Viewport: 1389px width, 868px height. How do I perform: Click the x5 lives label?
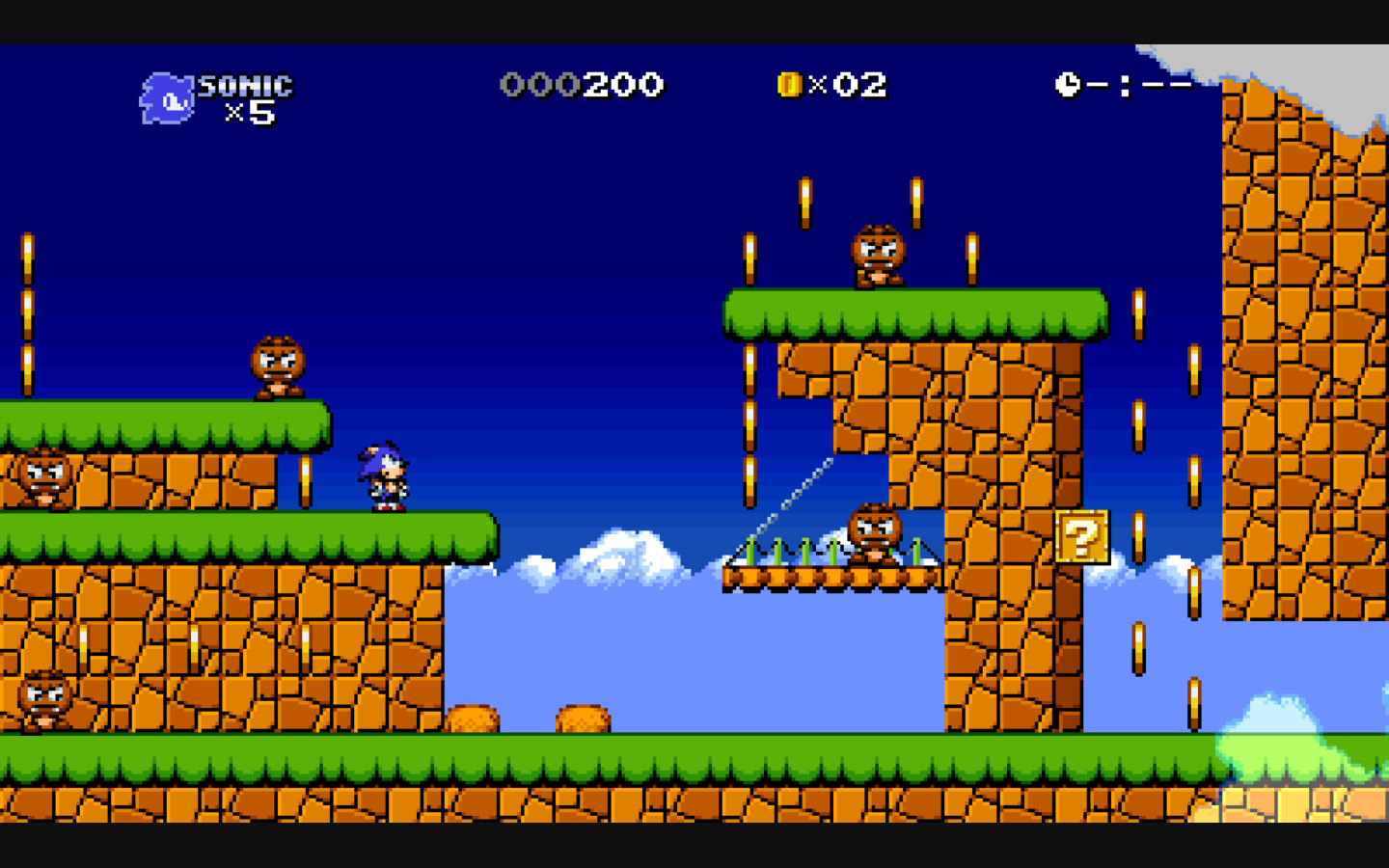click(251, 116)
